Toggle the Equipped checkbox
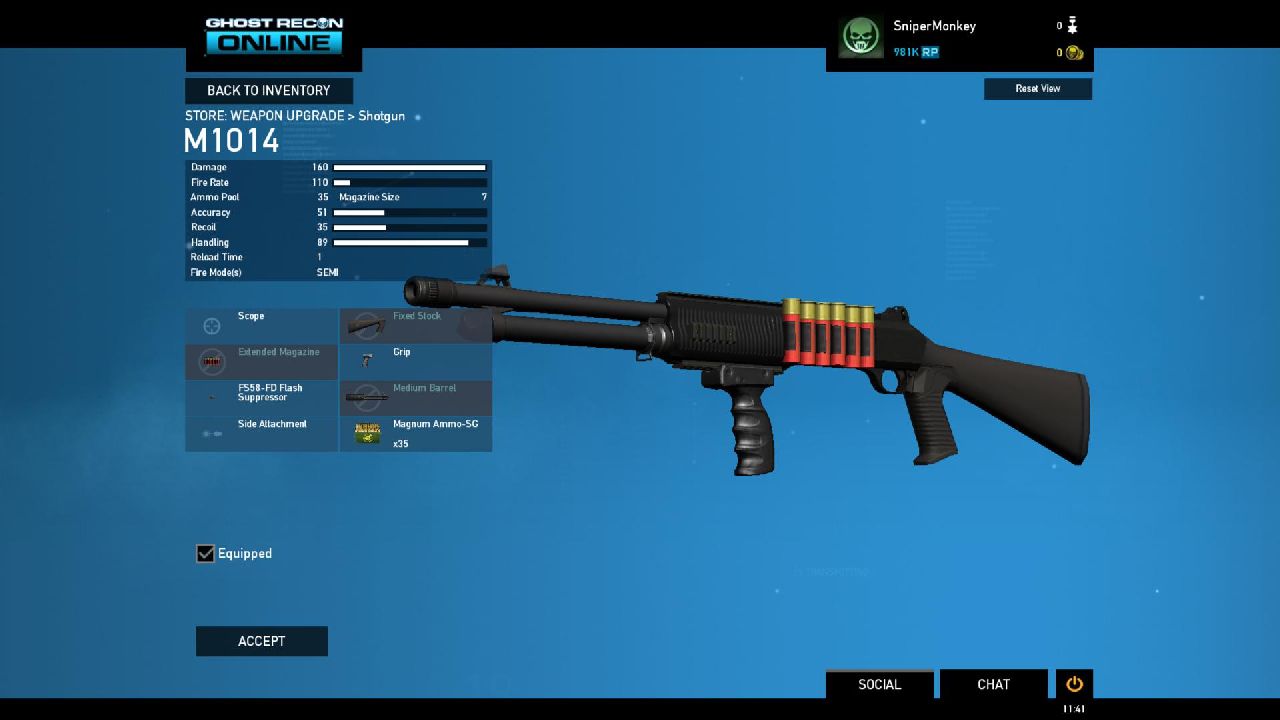This screenshot has width=1280, height=720. (206, 553)
